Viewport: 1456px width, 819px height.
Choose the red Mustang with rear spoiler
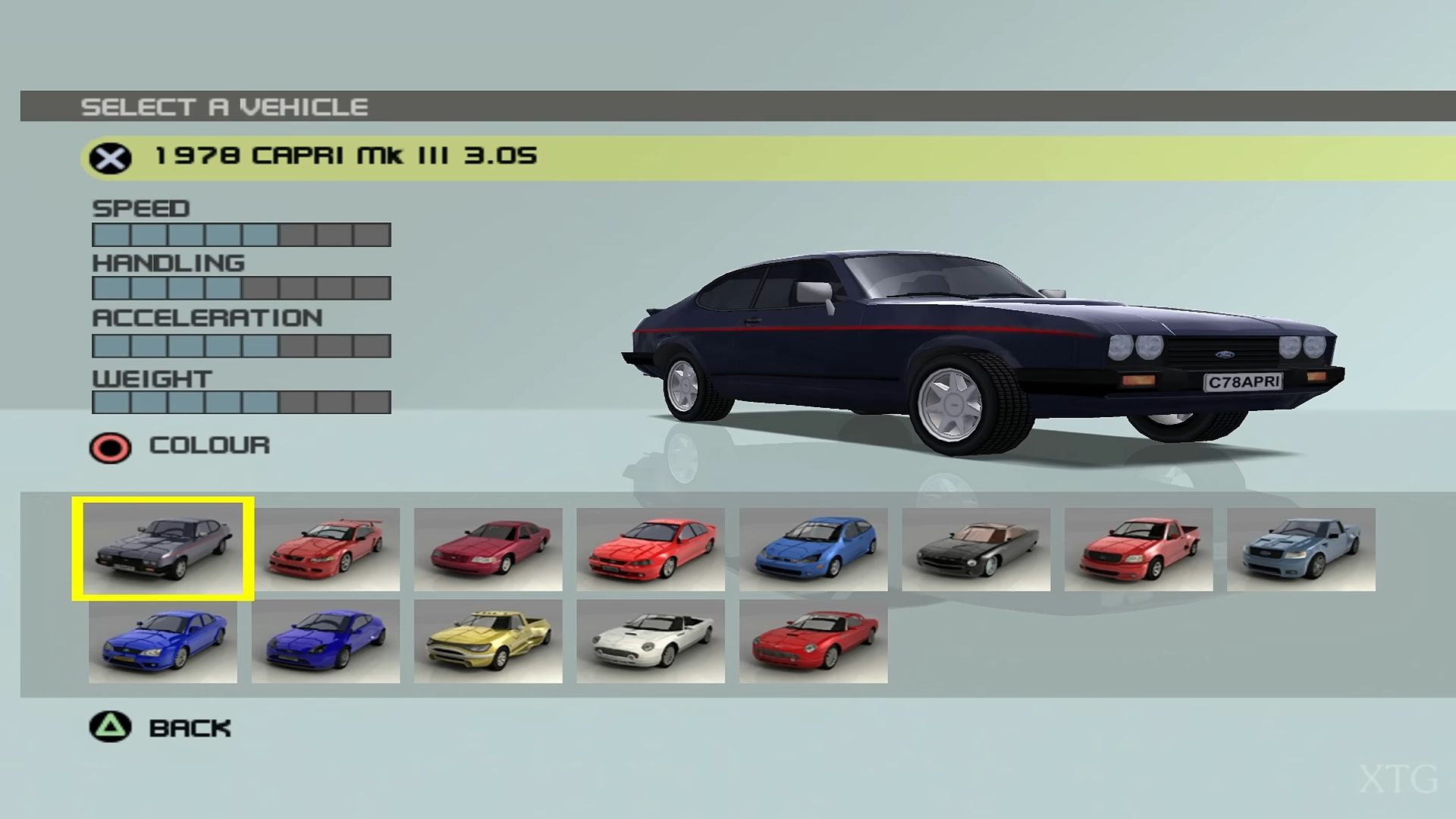(x=325, y=549)
